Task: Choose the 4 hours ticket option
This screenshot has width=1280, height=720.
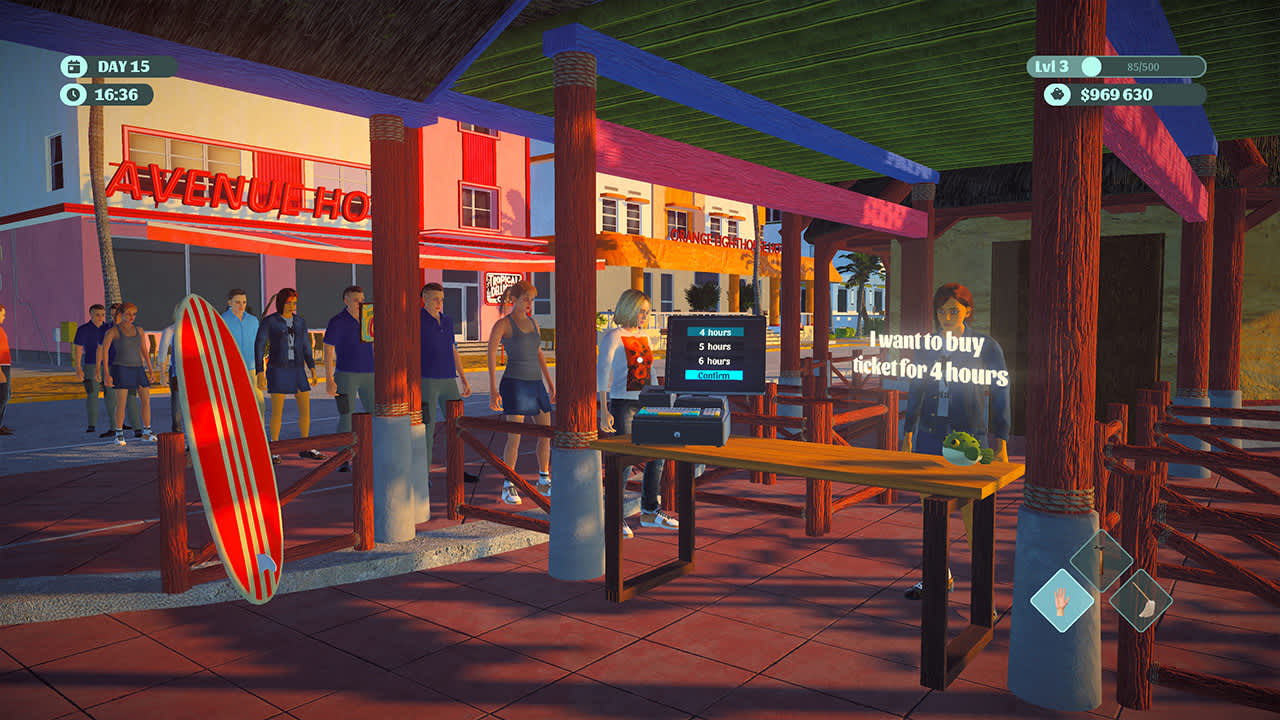Action: (x=714, y=332)
